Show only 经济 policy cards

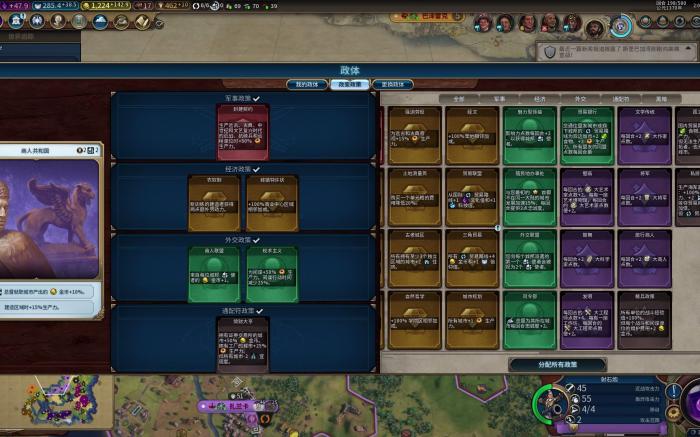pos(540,99)
